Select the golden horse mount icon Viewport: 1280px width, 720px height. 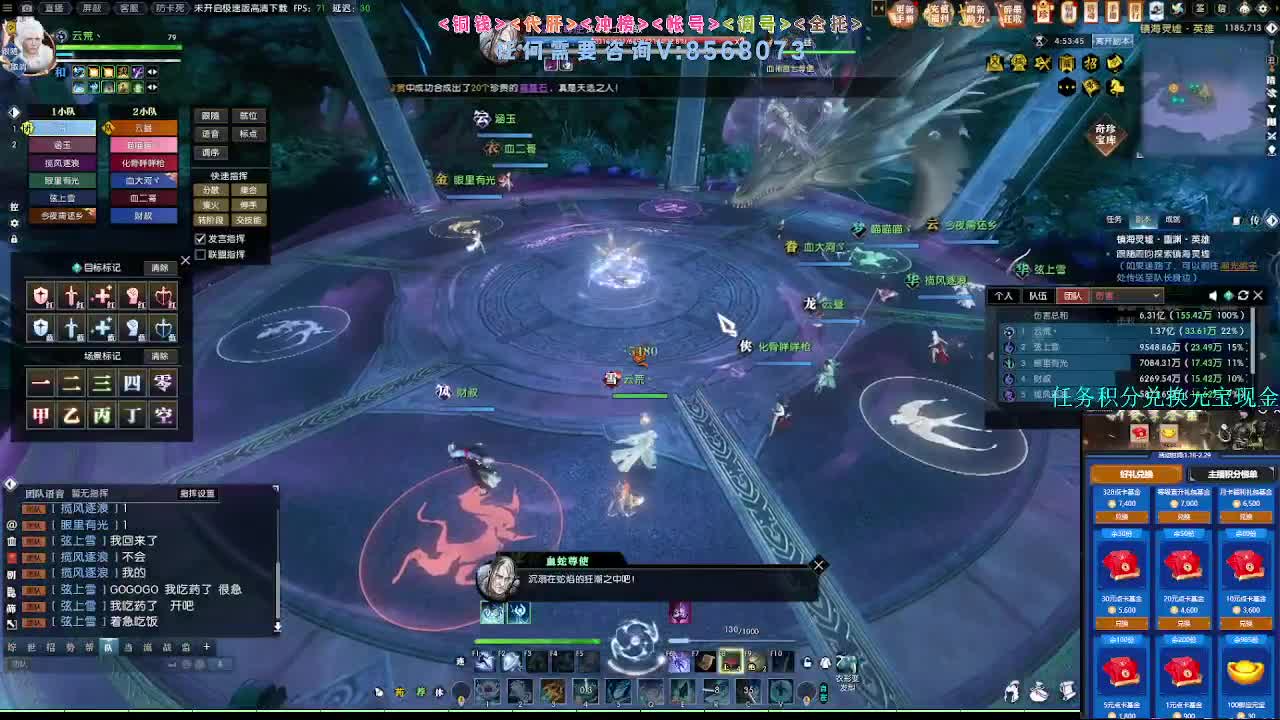(x=1117, y=88)
